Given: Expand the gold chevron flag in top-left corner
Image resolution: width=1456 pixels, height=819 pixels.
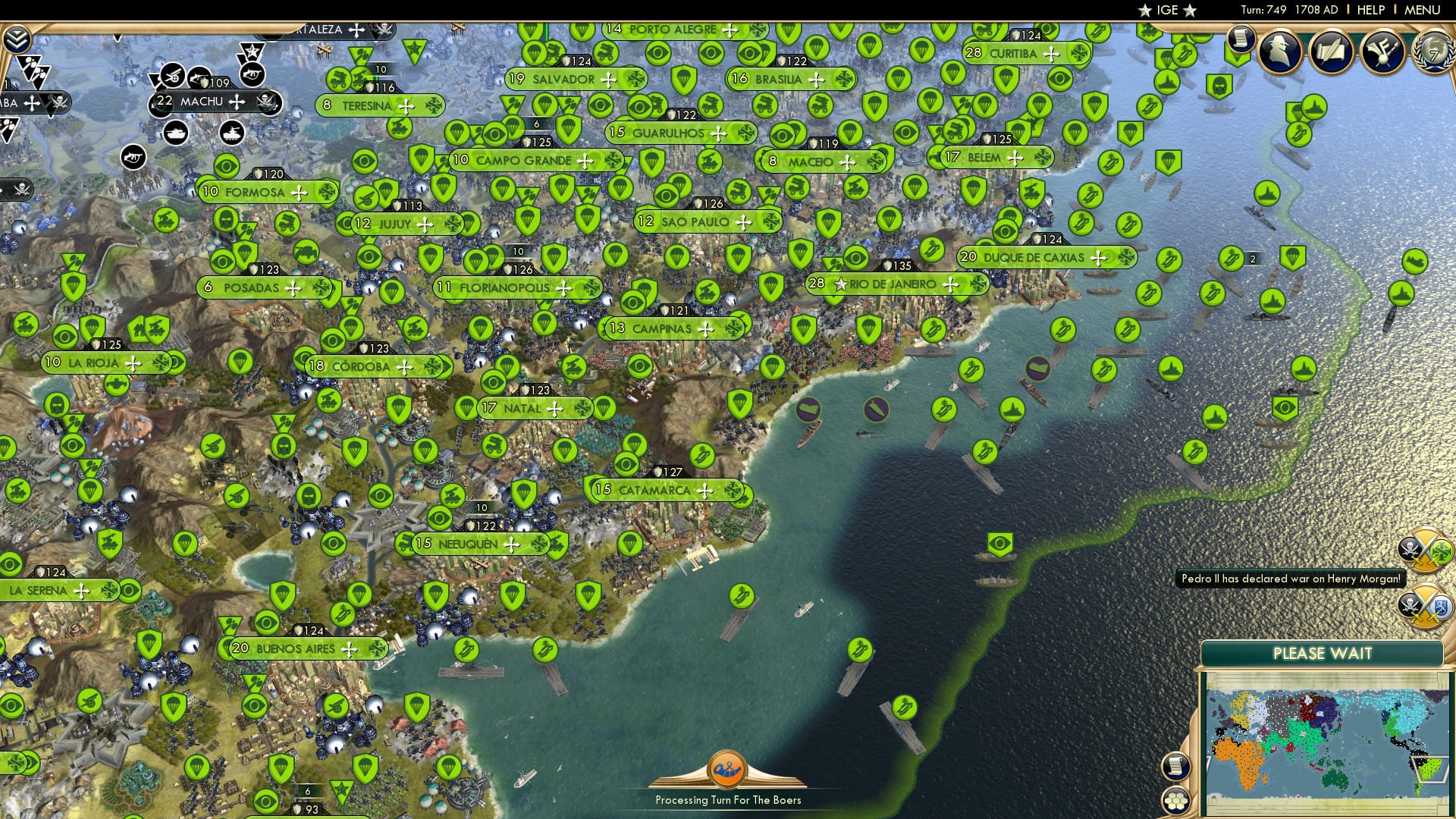Looking at the screenshot, I should (x=18, y=39).
